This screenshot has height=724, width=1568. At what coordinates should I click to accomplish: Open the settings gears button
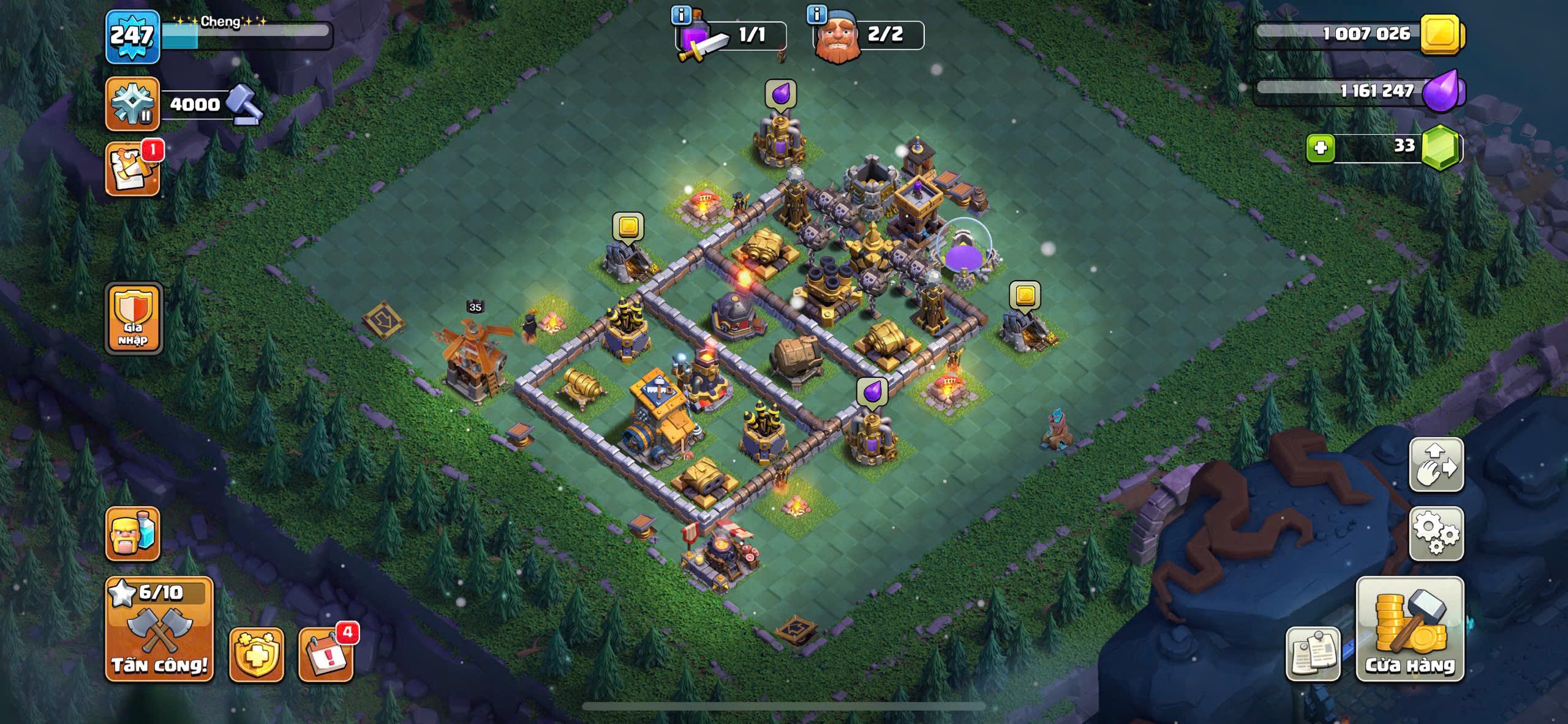point(1436,533)
